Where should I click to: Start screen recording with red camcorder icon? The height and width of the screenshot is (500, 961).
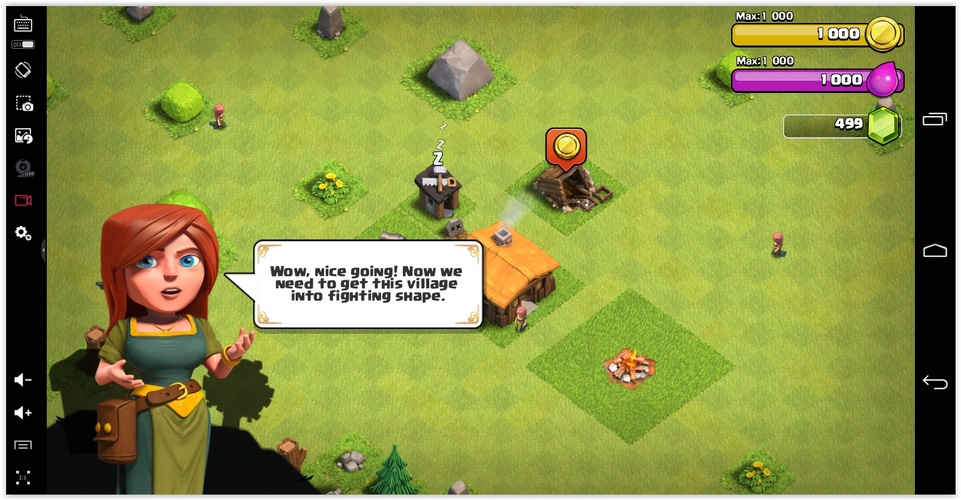point(23,200)
